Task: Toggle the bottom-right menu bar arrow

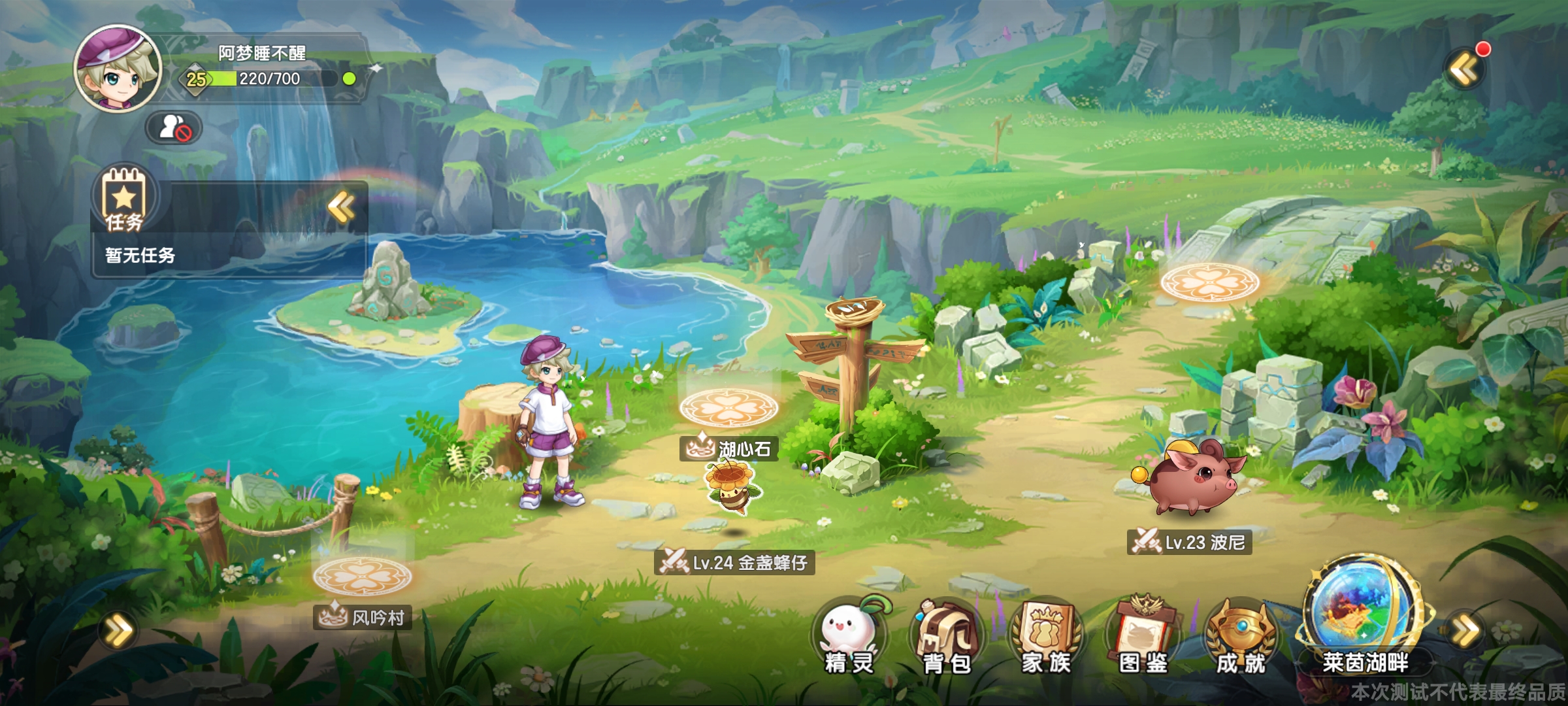Action: 1465,631
